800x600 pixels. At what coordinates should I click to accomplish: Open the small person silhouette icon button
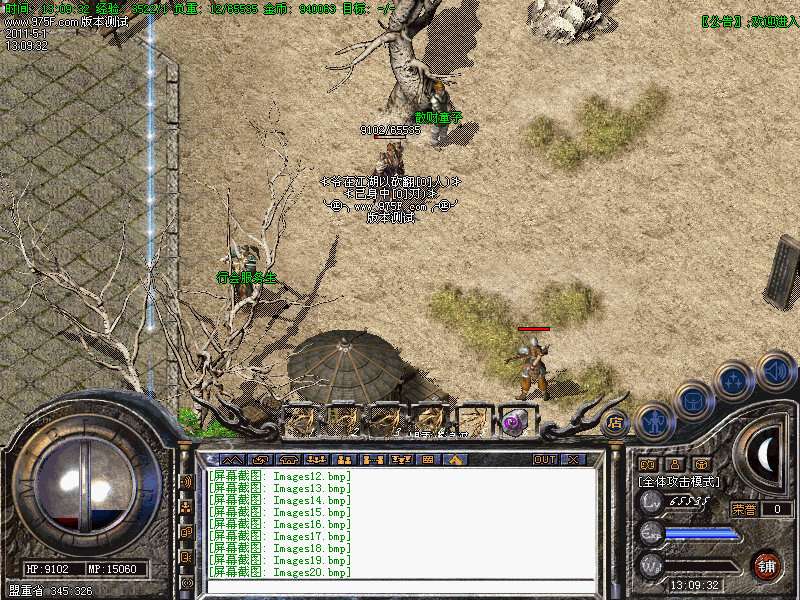(x=674, y=464)
